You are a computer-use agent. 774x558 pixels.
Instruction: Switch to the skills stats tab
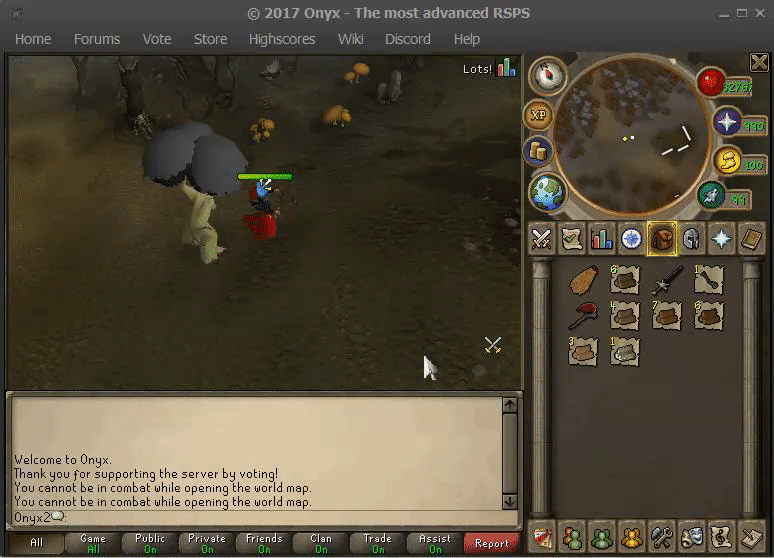[601, 239]
